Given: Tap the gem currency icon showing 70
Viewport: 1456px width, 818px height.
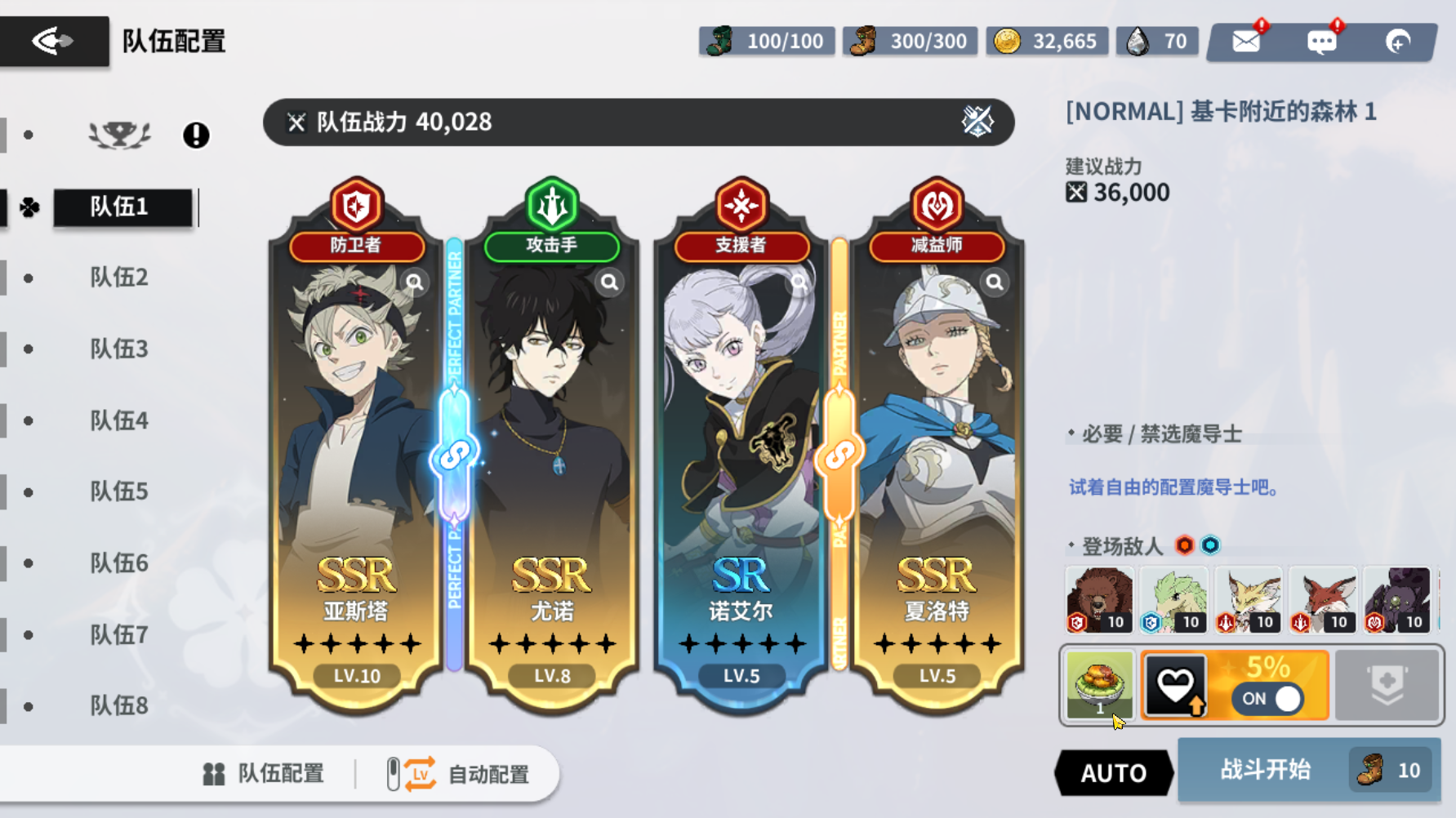Looking at the screenshot, I should 1138,40.
